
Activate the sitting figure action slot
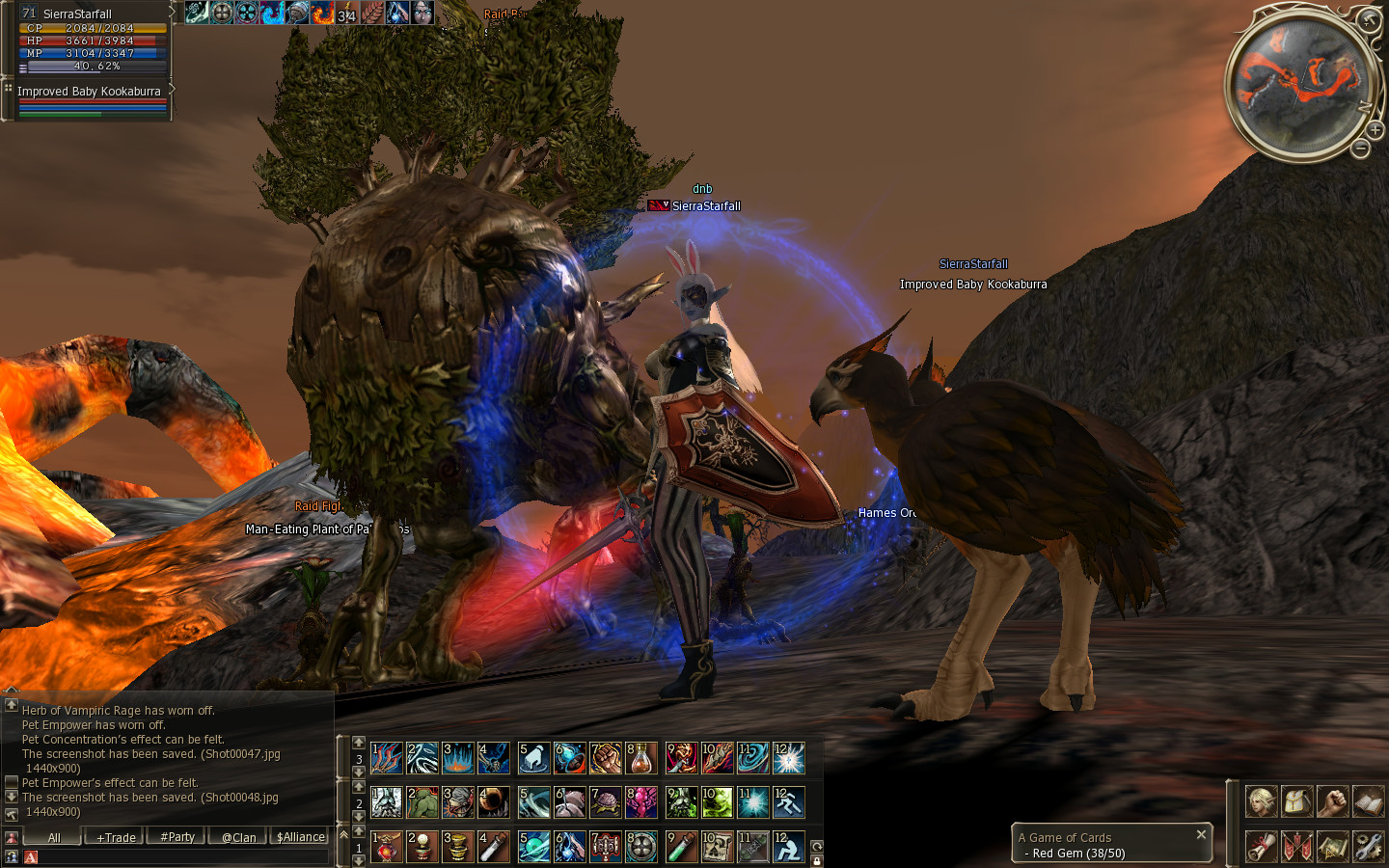point(788,847)
